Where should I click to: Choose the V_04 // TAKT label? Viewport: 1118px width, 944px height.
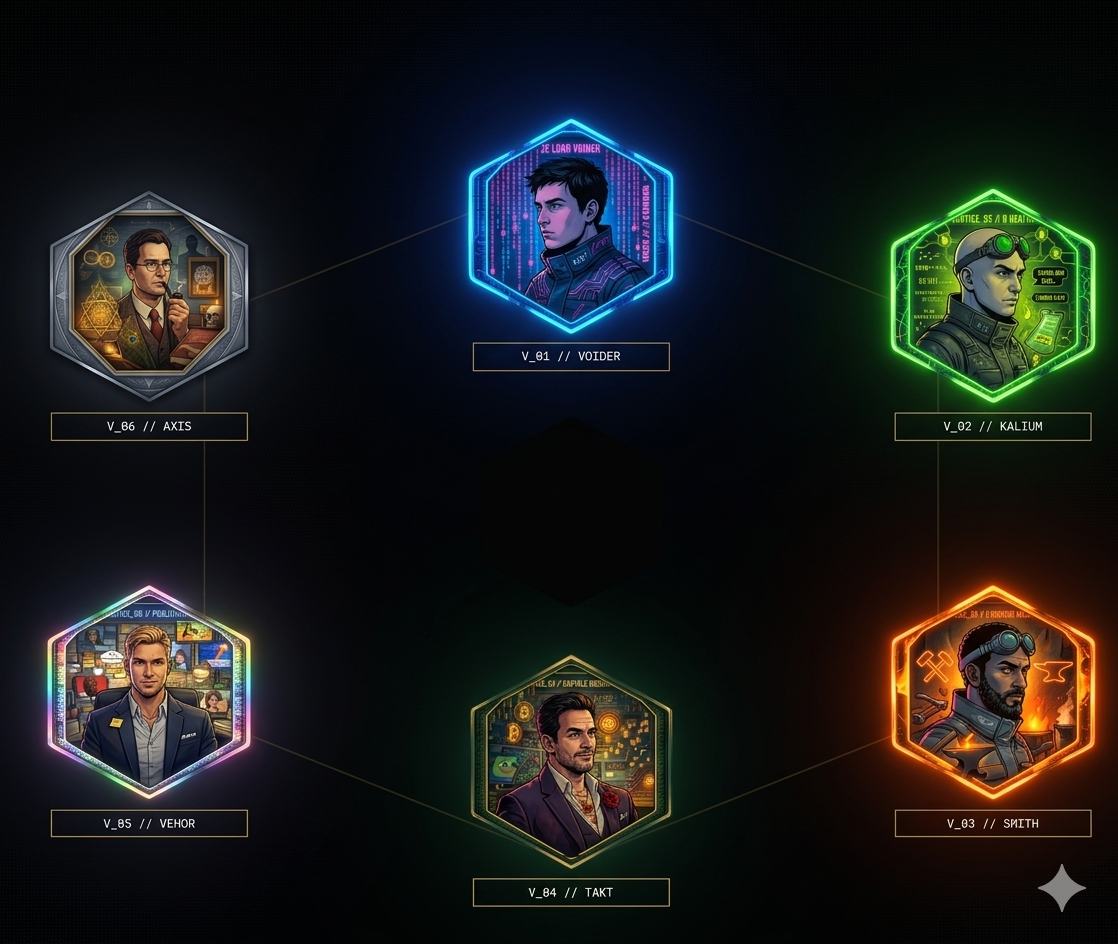(x=570, y=893)
